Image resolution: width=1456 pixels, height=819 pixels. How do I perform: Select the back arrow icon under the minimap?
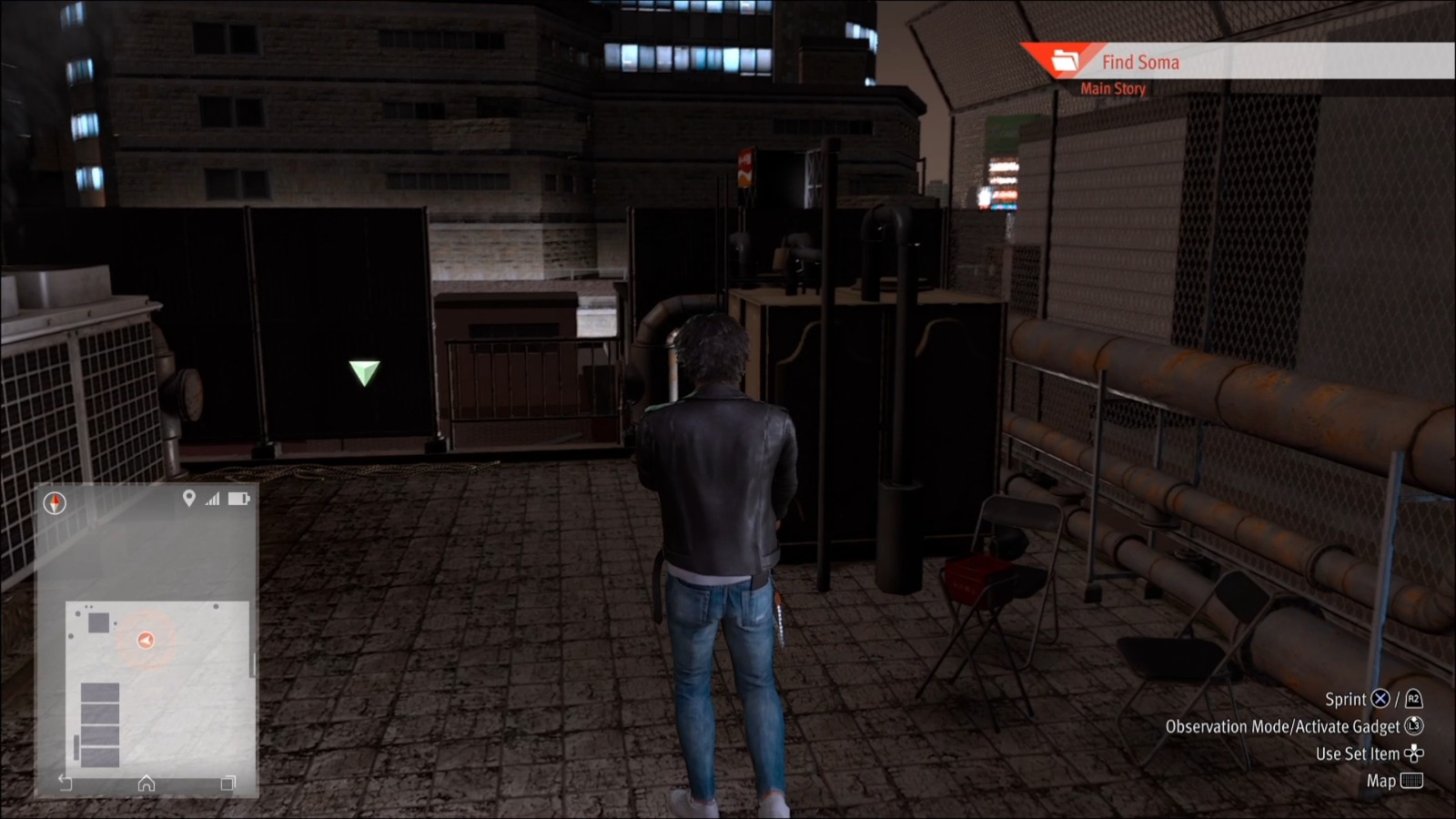(65, 782)
